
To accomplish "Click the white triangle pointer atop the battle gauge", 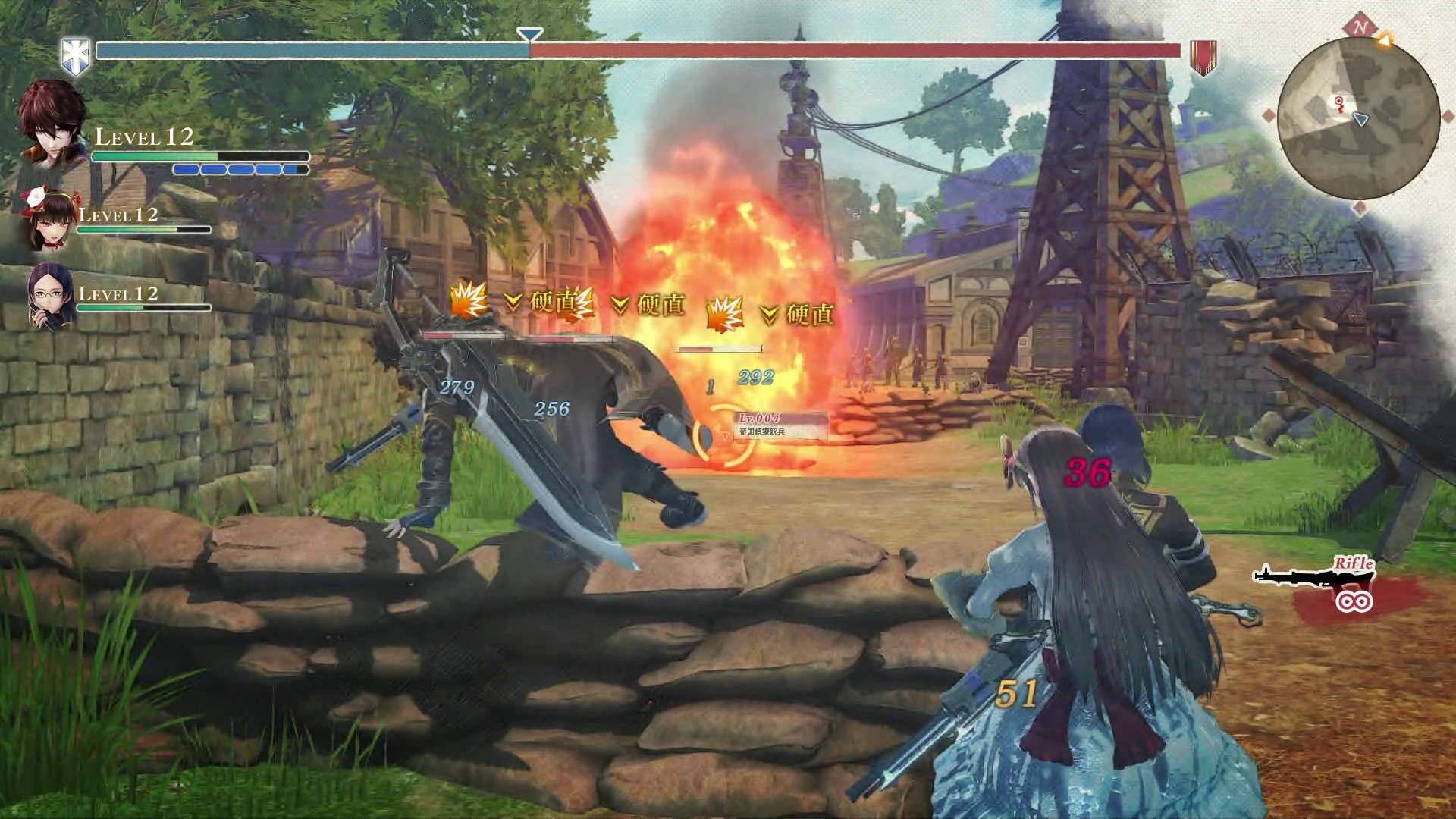I will click(529, 33).
